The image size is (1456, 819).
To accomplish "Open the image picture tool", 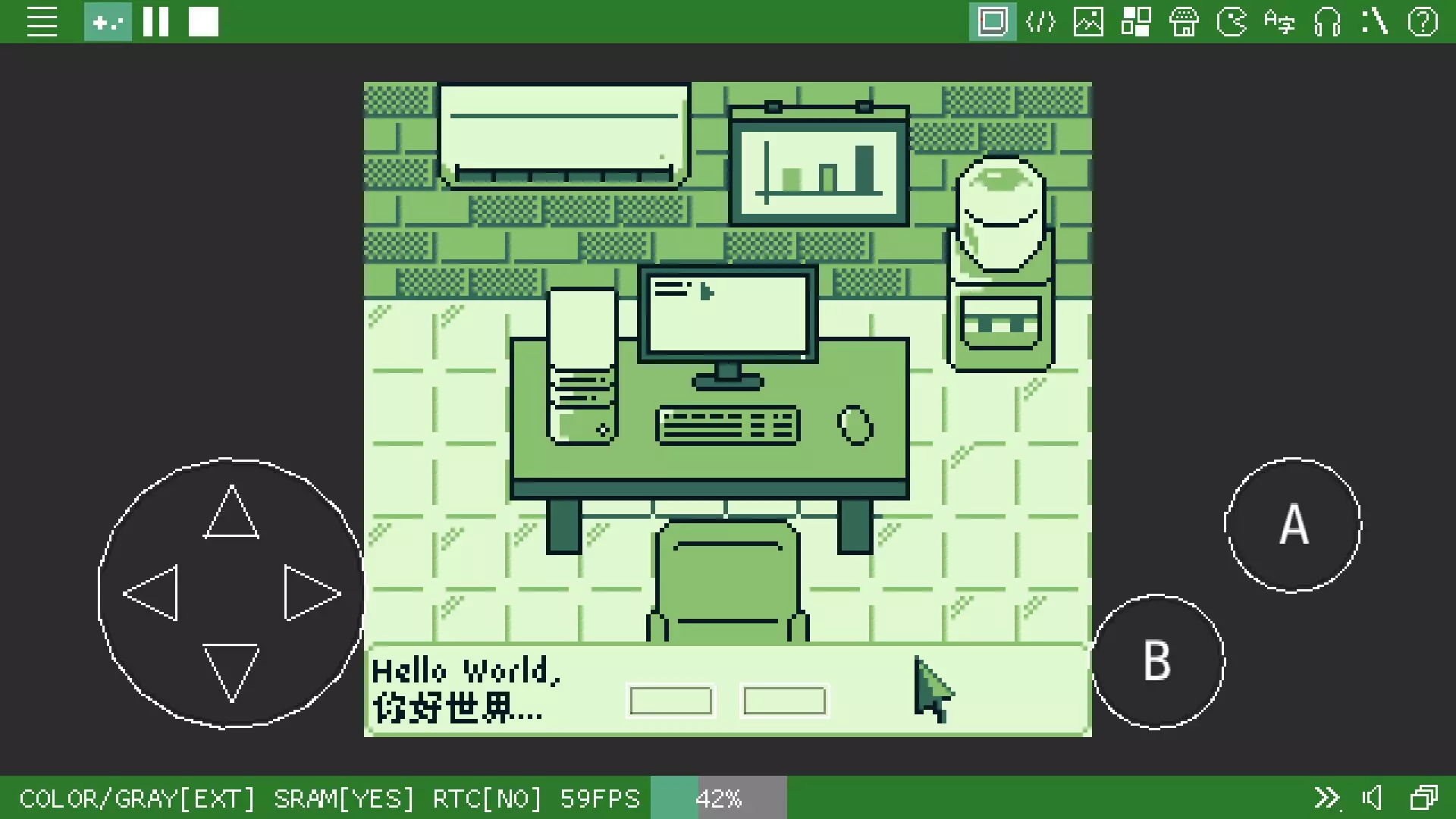I will (x=1088, y=22).
